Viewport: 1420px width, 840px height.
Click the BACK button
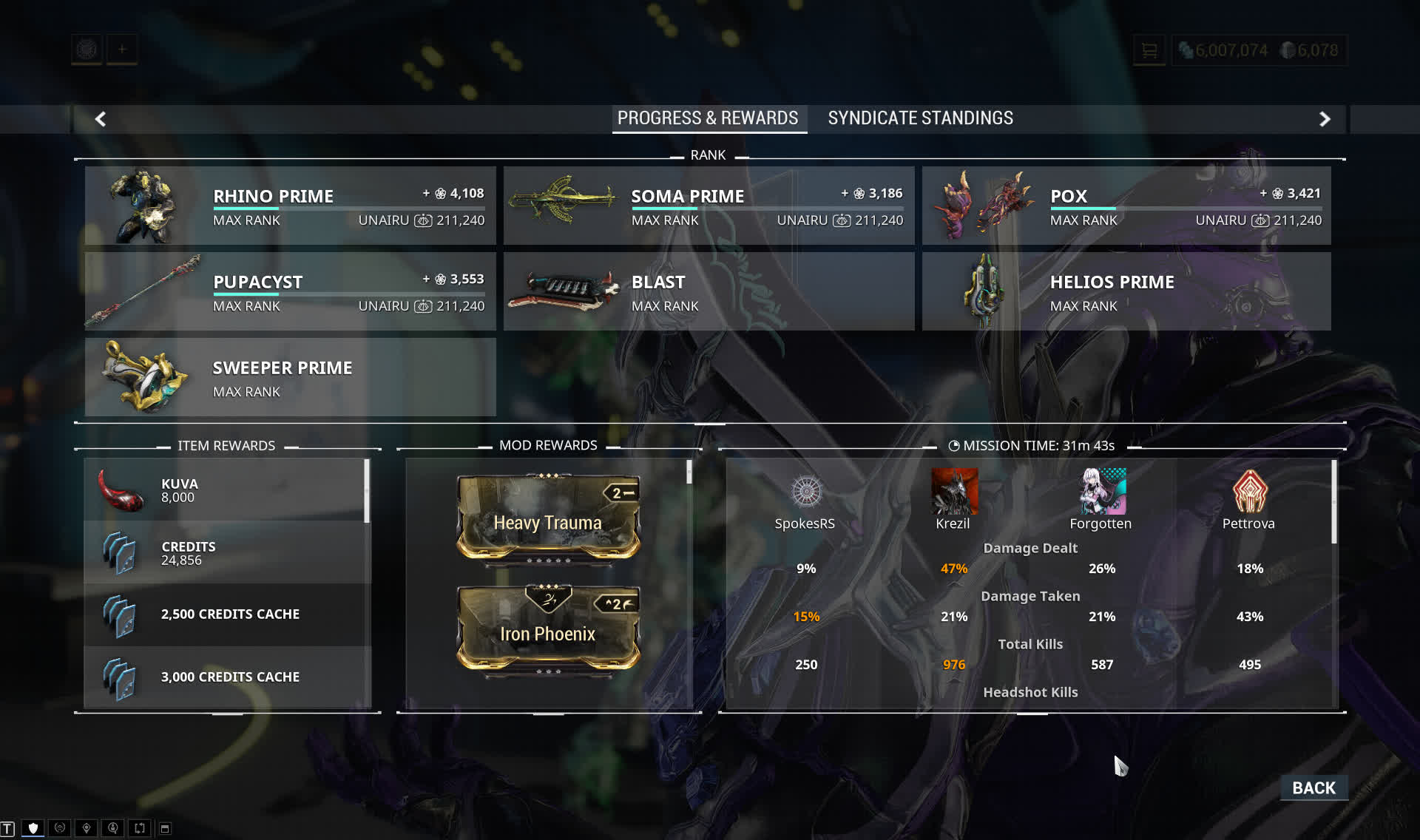pyautogui.click(x=1313, y=787)
